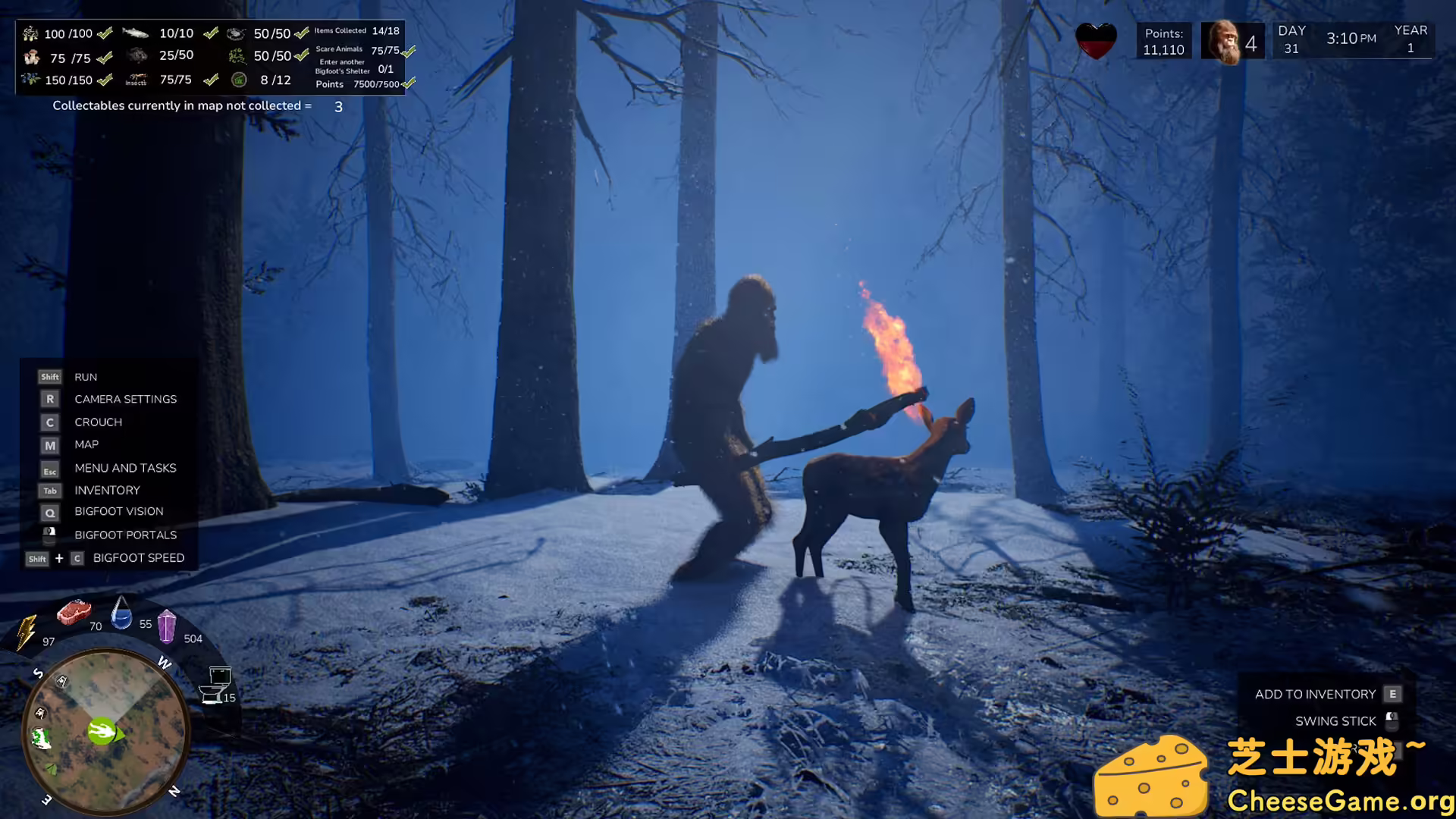Select the meat resource icon
Viewport: 1456px width, 819px height.
coord(74,613)
